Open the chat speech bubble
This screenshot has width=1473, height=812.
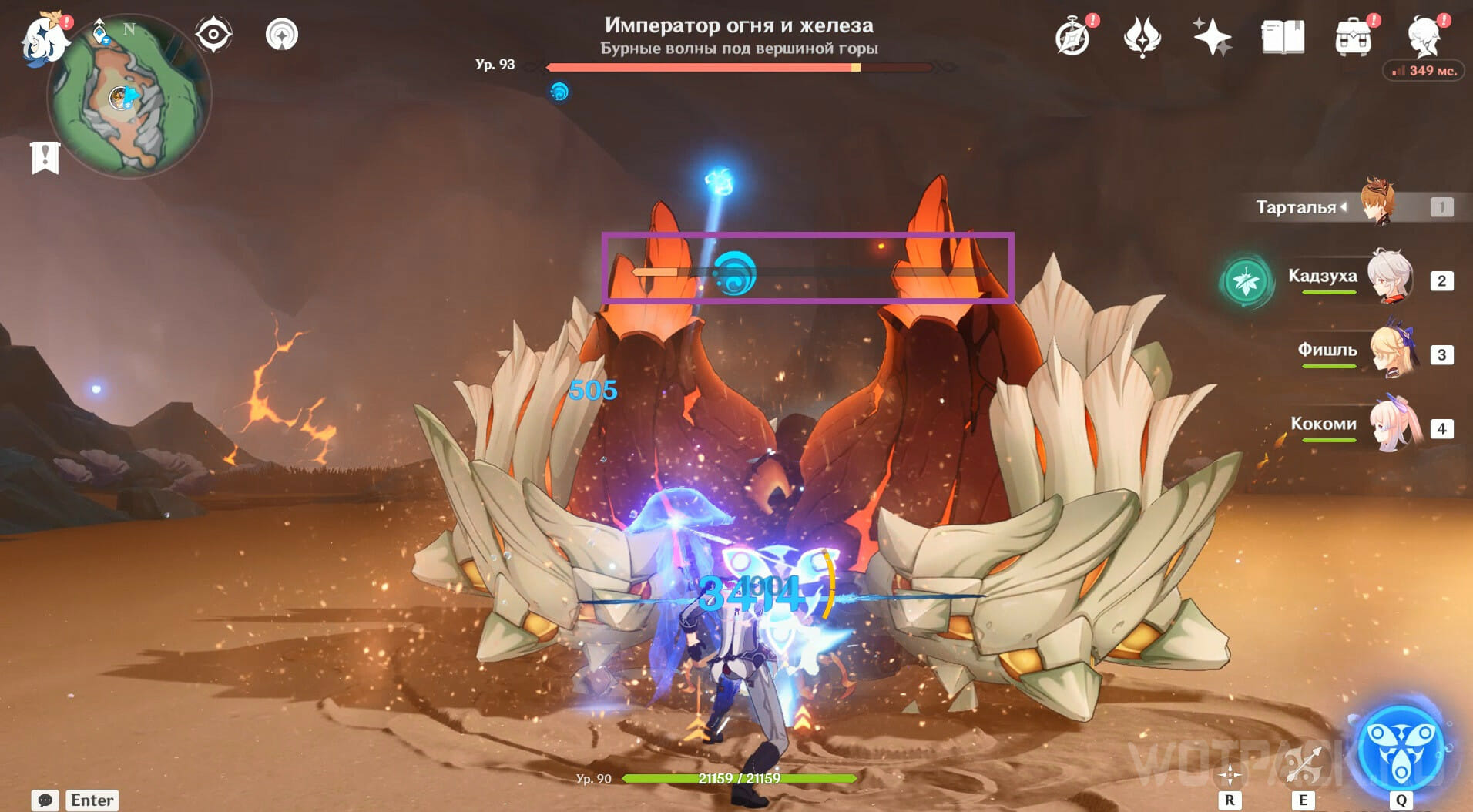45,800
